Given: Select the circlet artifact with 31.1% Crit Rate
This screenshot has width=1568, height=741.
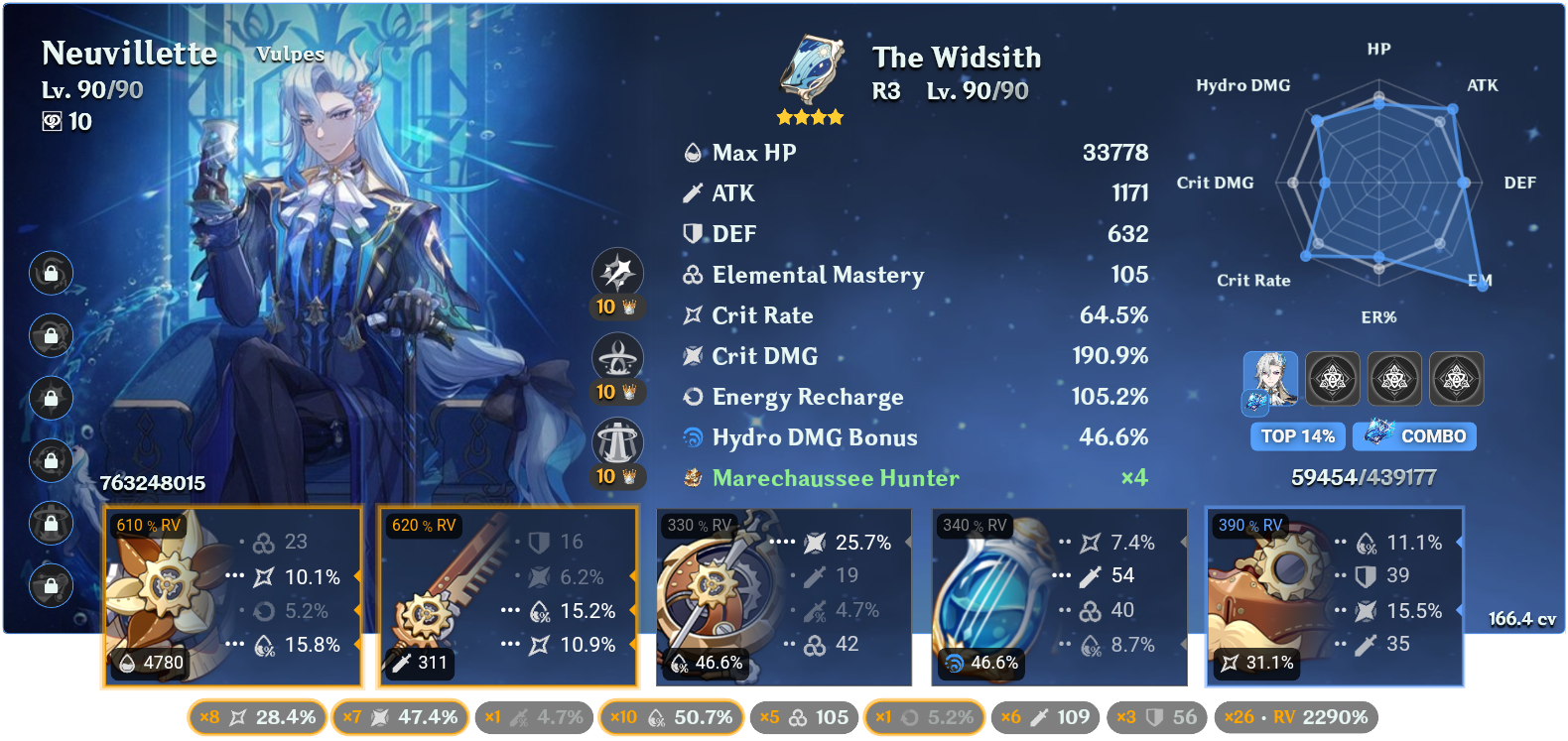Looking at the screenshot, I should 1335,595.
